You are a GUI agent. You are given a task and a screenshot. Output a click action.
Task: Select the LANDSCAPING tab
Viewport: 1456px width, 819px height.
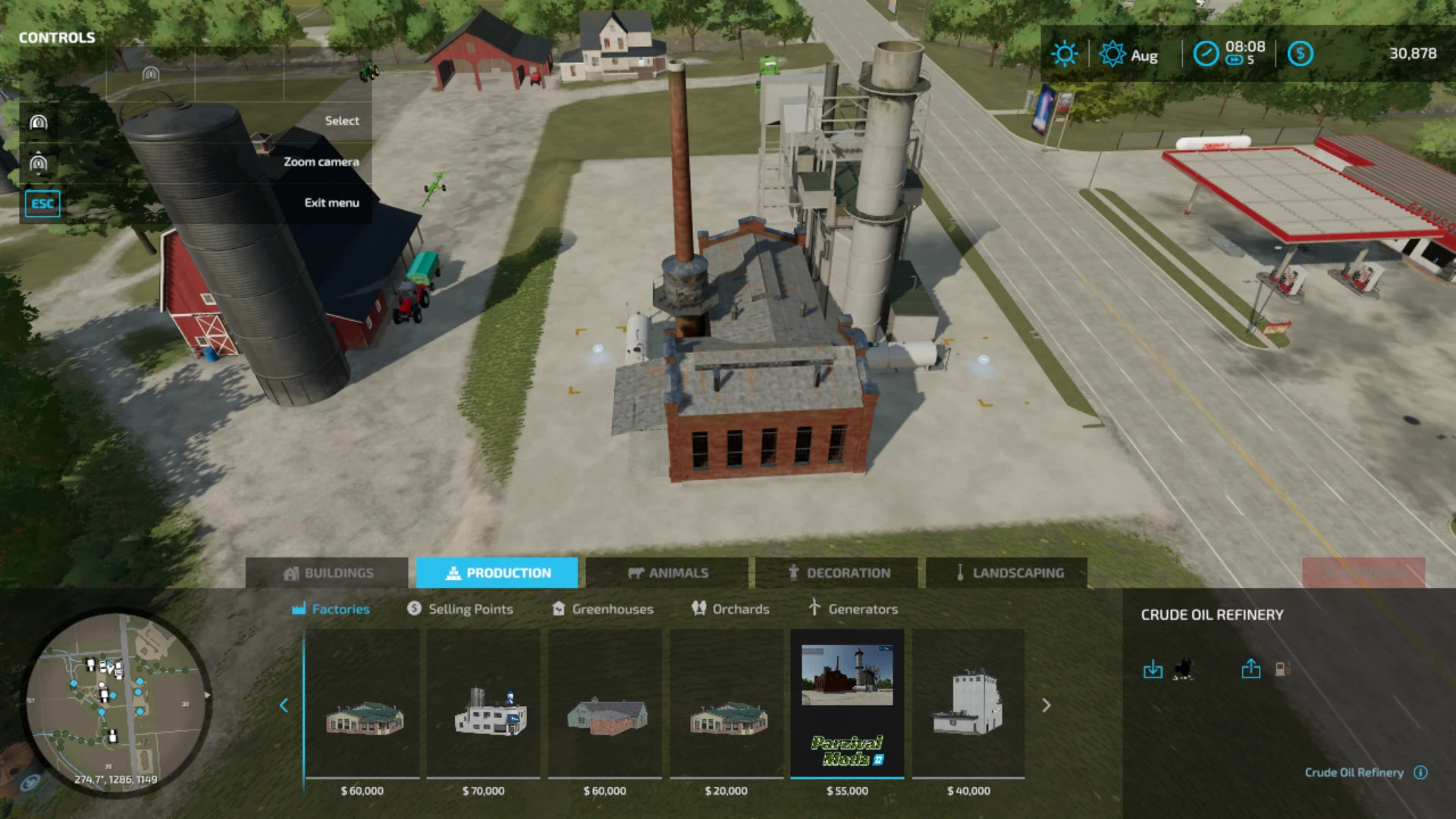pyautogui.click(x=1011, y=573)
